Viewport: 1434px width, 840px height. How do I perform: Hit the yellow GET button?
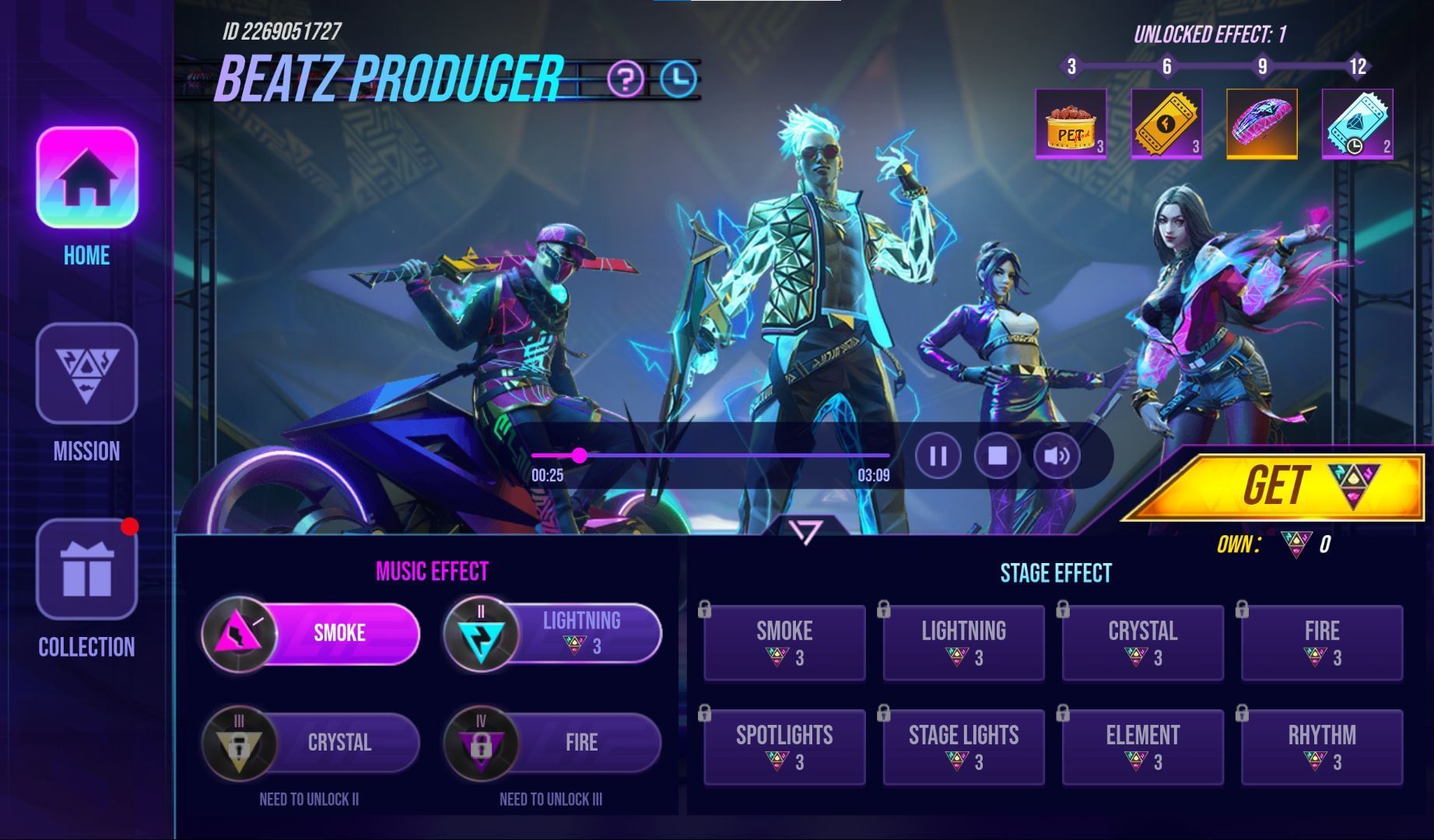[1276, 487]
